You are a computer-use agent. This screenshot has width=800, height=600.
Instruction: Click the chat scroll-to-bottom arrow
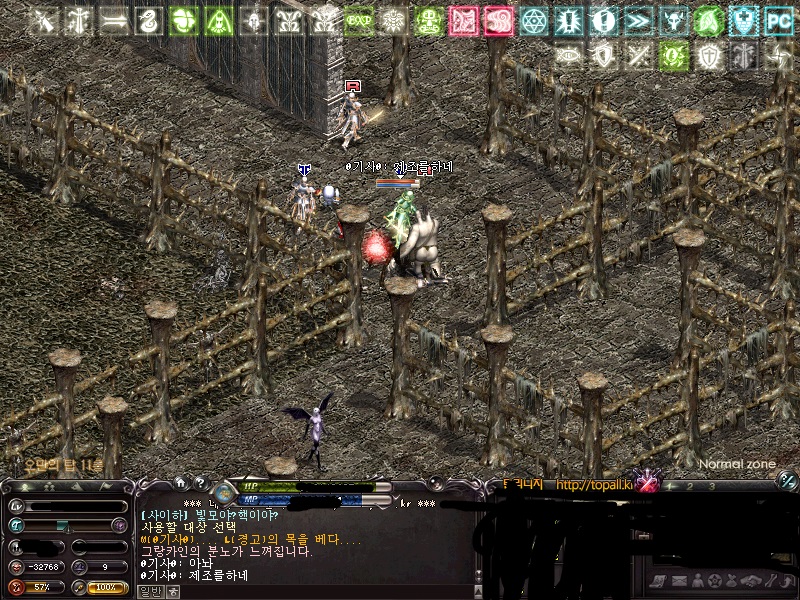click(x=172, y=591)
